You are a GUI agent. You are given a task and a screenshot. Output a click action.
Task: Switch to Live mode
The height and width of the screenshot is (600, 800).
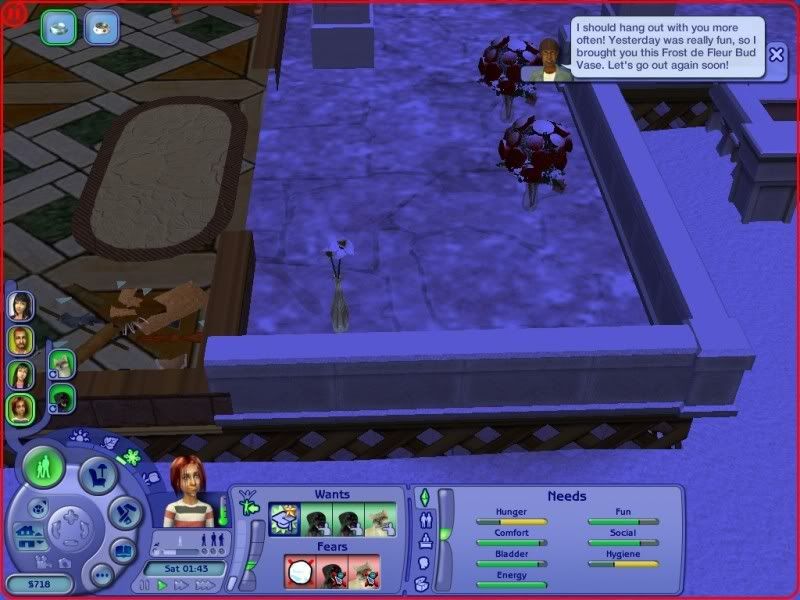43,466
